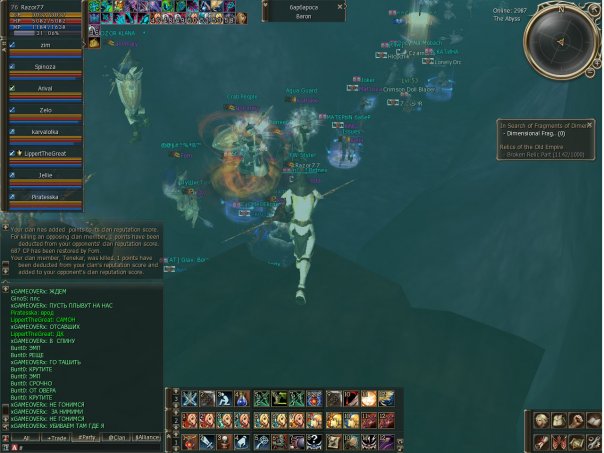Open the +Trade chat tab

coord(57,438)
